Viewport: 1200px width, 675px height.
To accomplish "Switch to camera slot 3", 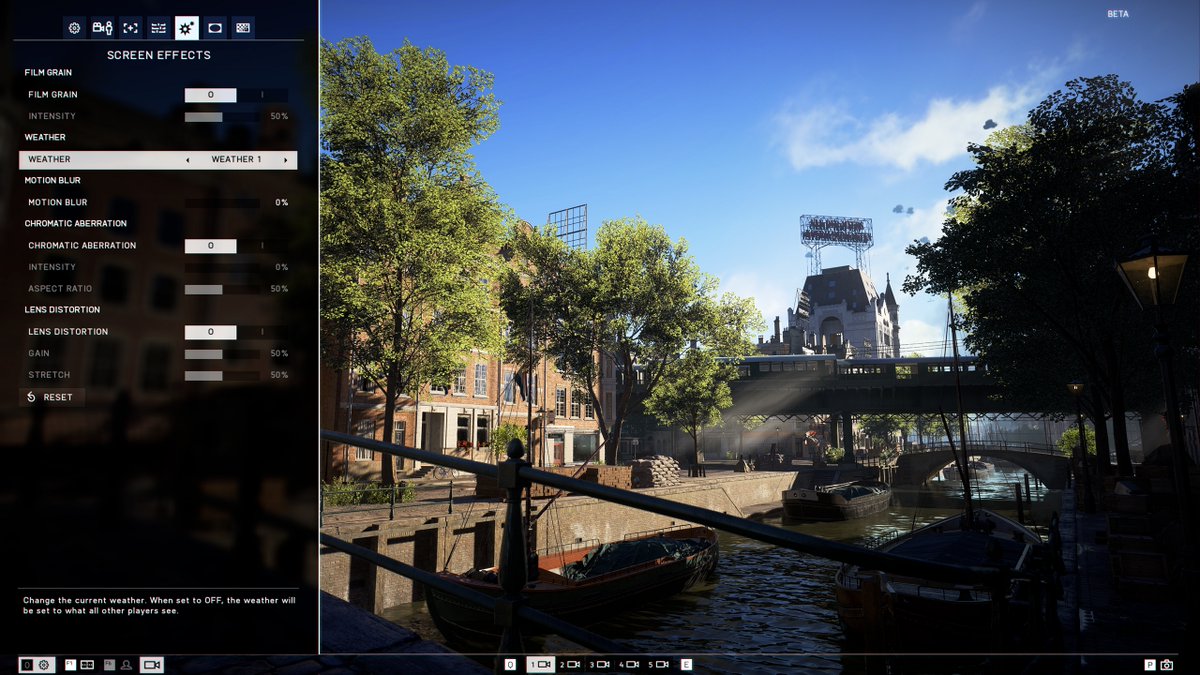I will (600, 664).
